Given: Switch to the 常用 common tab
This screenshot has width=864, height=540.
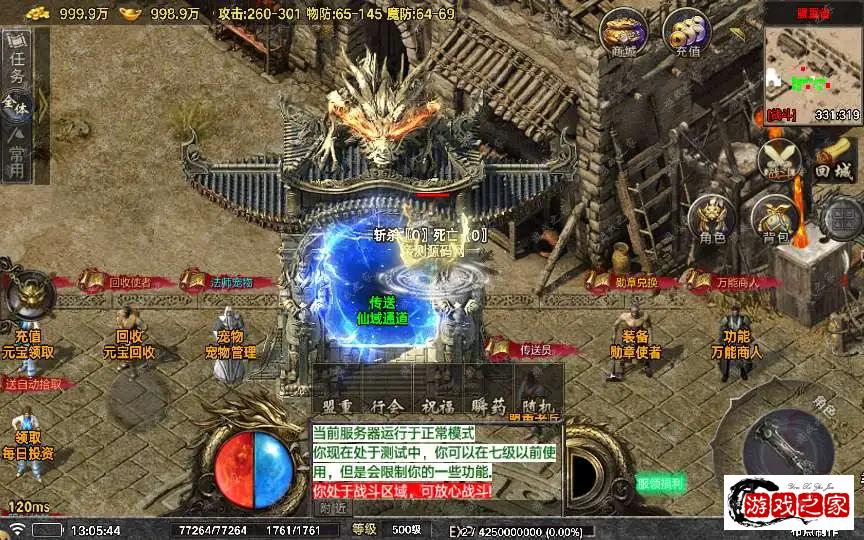Looking at the screenshot, I should (17, 156).
